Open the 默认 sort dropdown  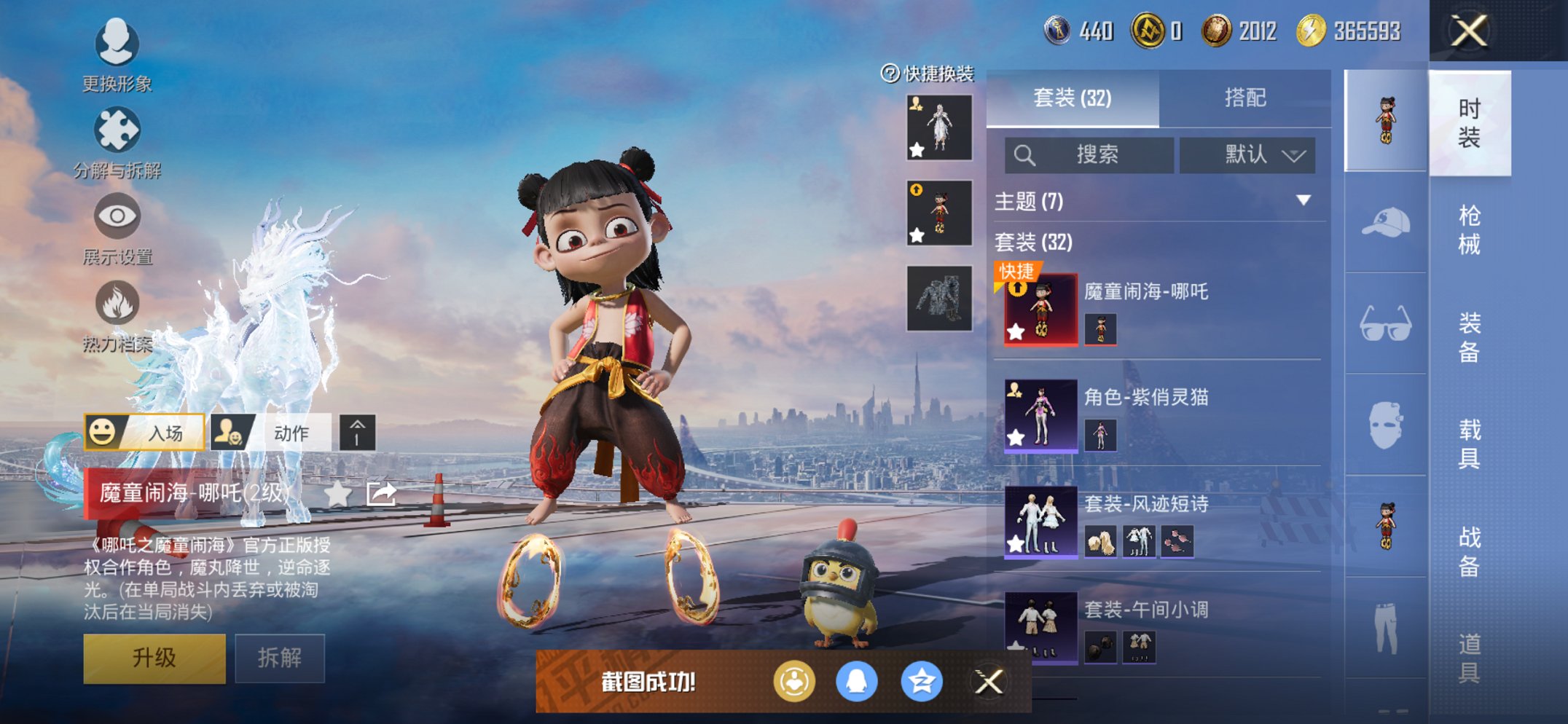[x=1247, y=154]
